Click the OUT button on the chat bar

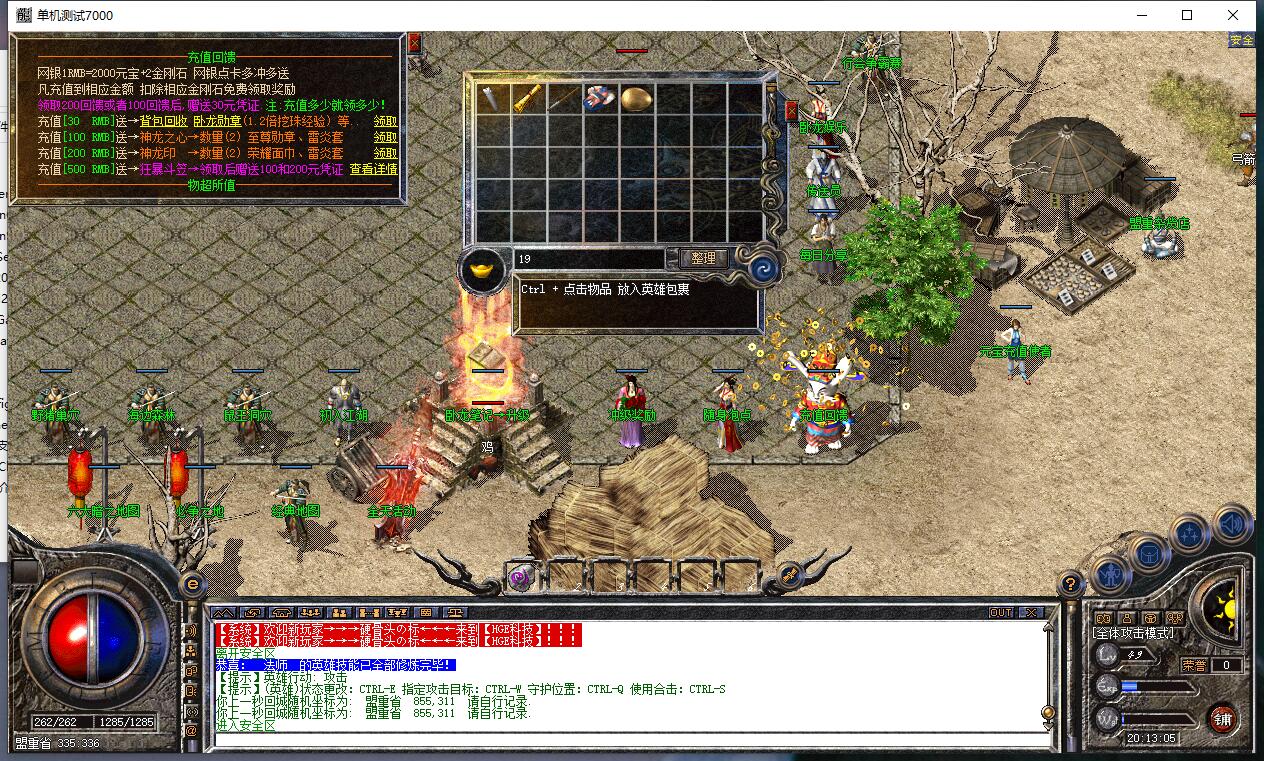pyautogui.click(x=1001, y=613)
